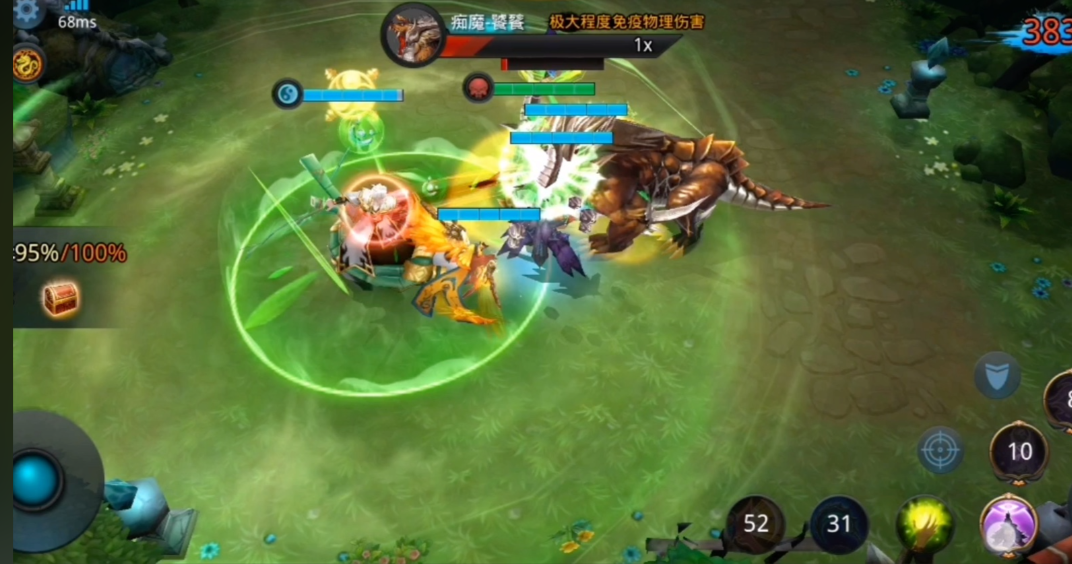Cast the glowing green hand skill
Viewport: 1072px width, 564px height.
click(x=925, y=526)
